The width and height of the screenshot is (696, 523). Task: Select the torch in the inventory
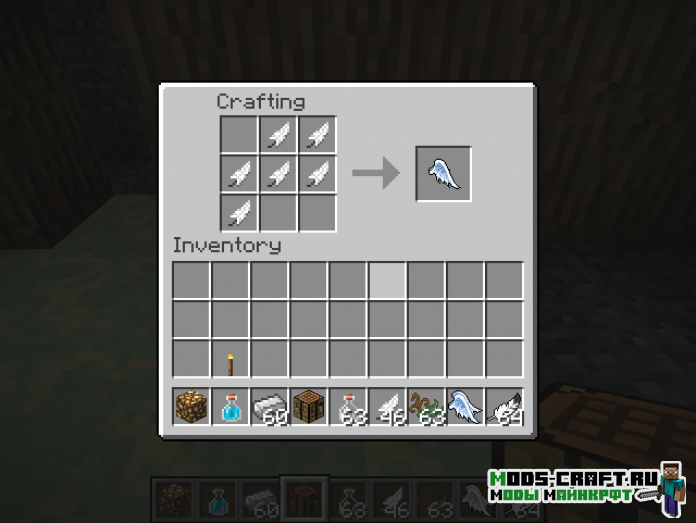pos(230,360)
